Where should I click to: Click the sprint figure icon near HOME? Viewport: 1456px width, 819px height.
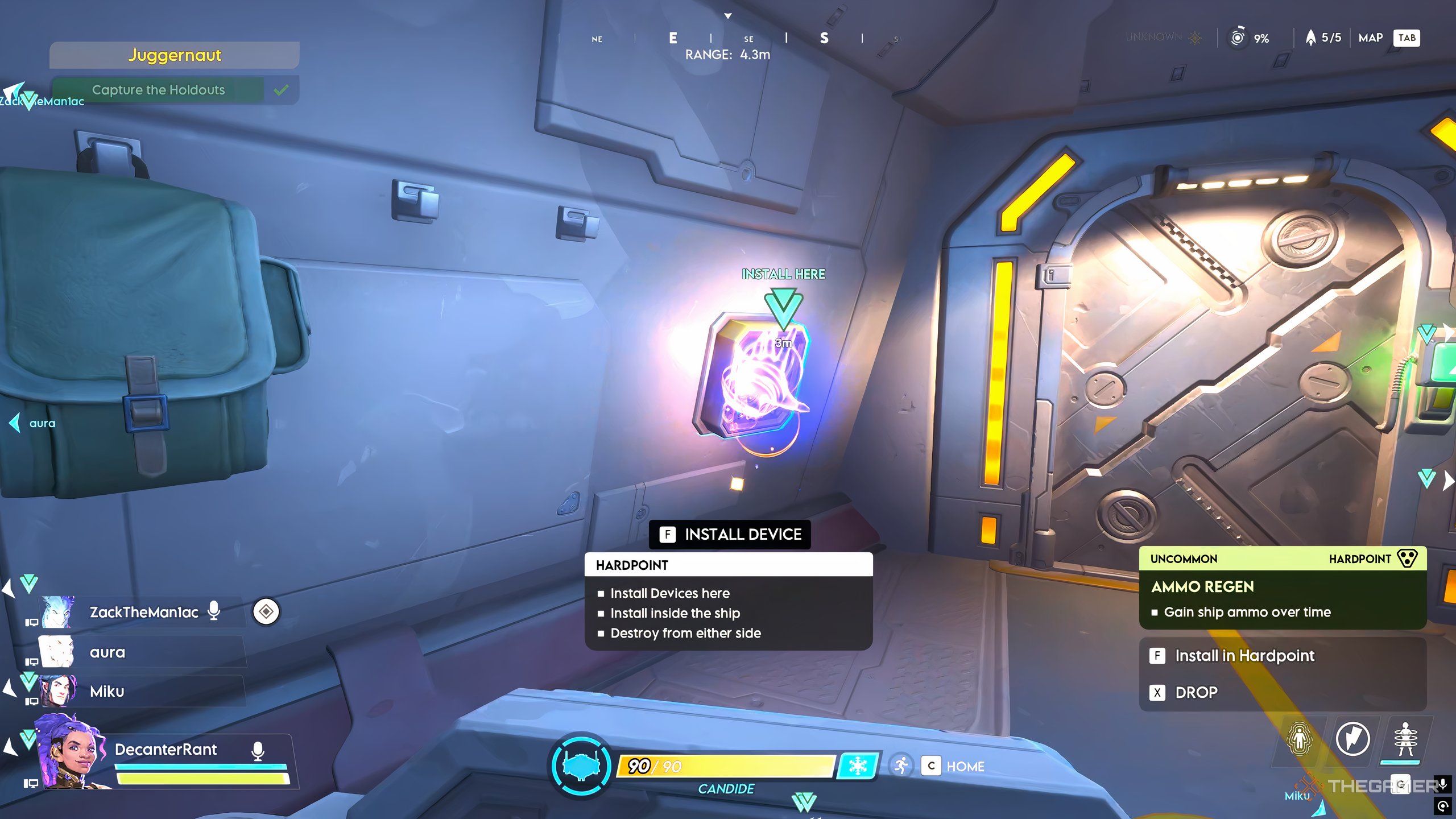(x=902, y=765)
